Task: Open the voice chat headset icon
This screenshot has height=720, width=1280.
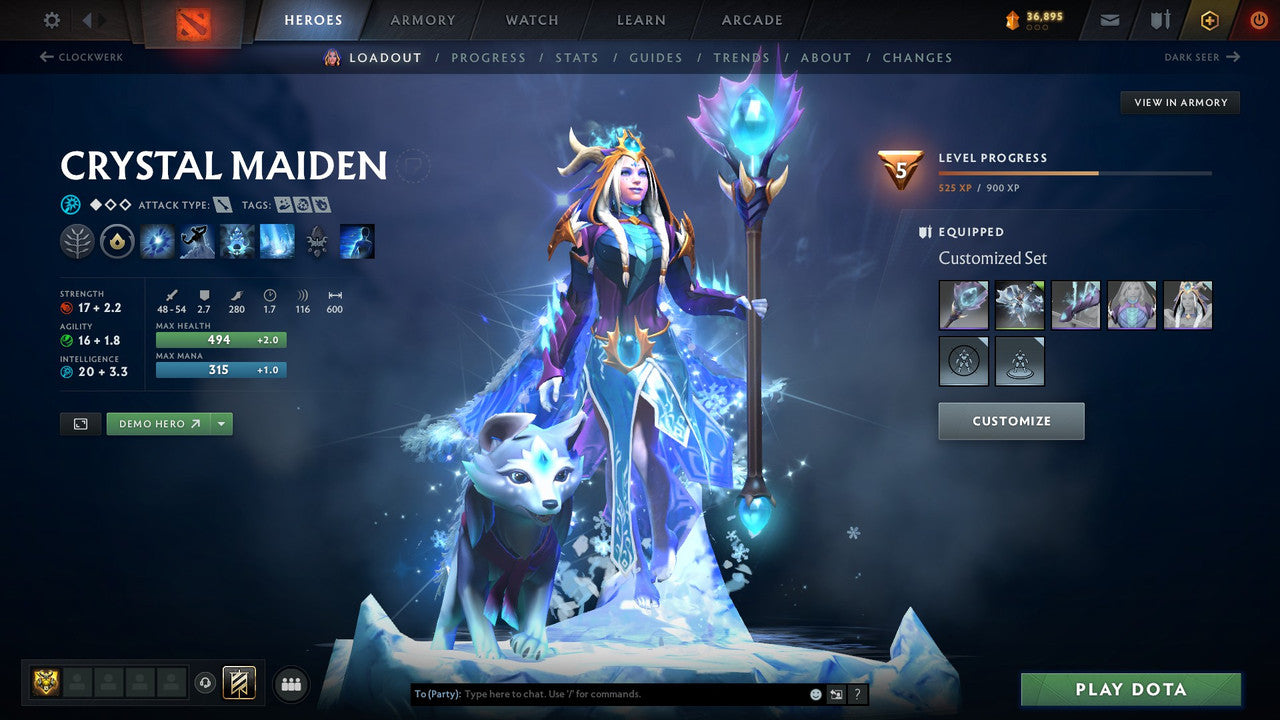Action: pyautogui.click(x=205, y=682)
